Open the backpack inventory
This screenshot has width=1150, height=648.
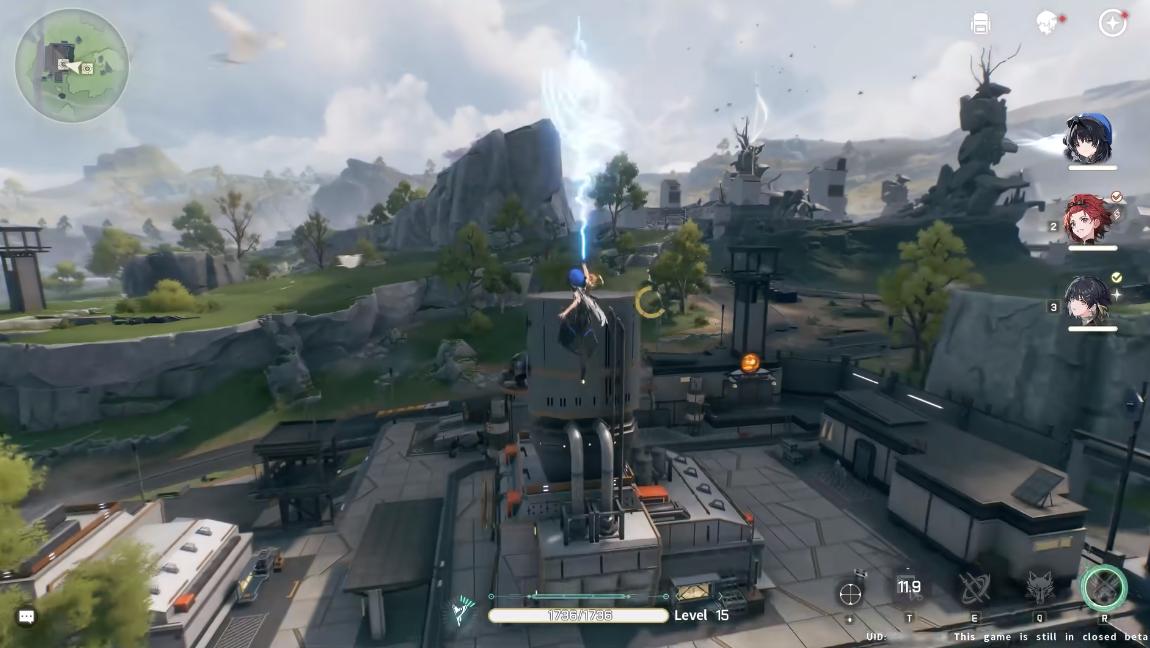980,24
